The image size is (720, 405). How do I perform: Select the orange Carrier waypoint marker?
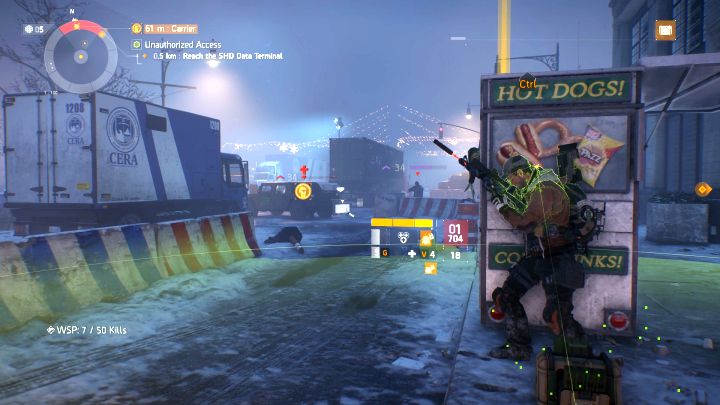(x=303, y=189)
